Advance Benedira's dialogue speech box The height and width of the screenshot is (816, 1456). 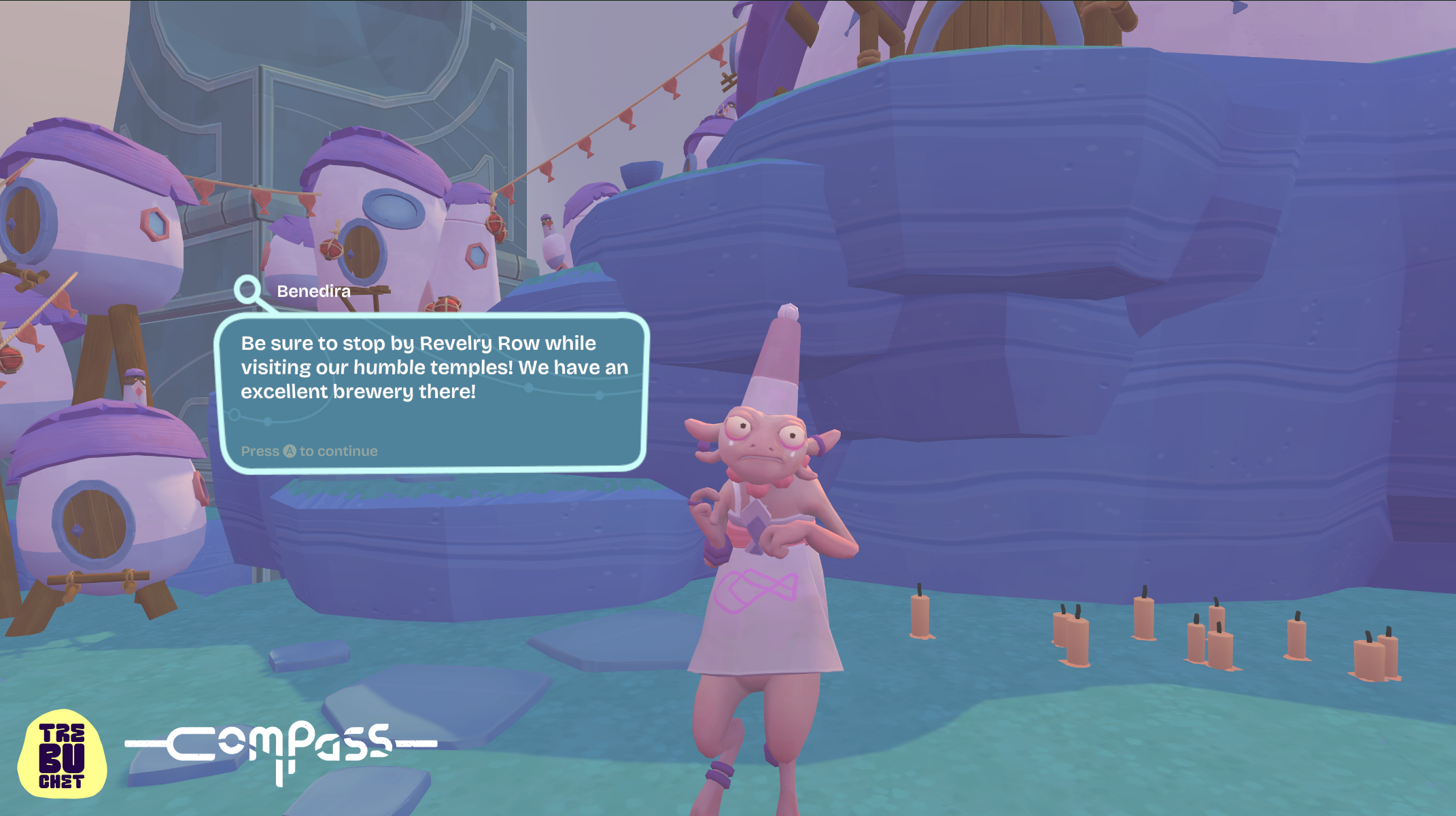309,451
